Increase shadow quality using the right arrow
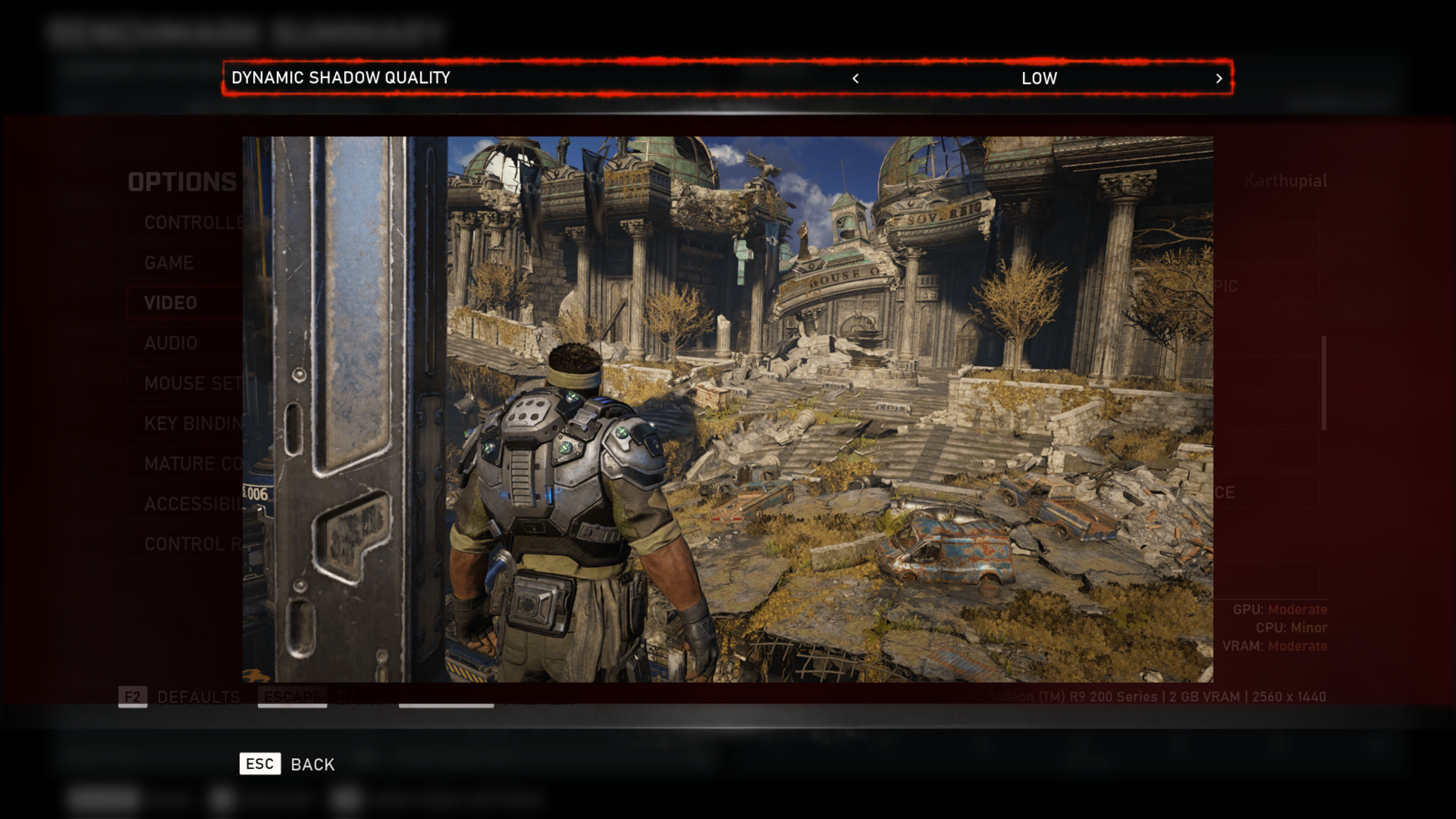 tap(1218, 79)
